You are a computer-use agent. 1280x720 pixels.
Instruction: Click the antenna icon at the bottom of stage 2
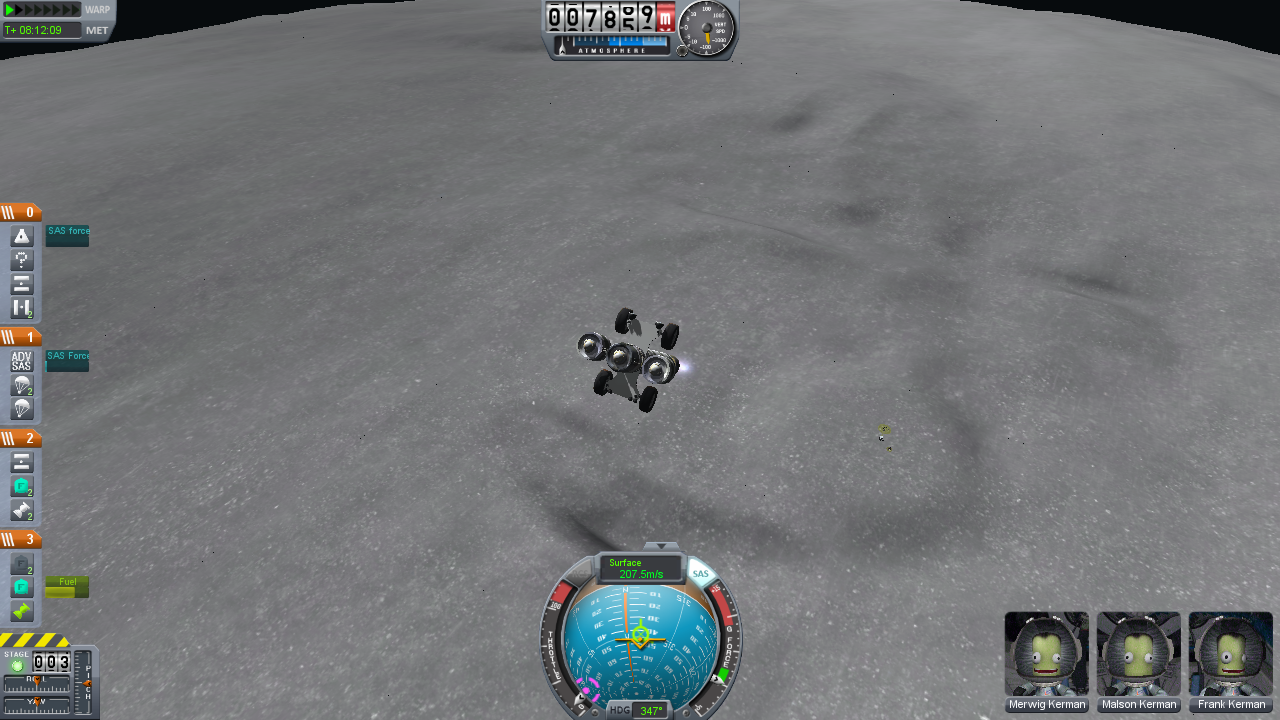[x=21, y=511]
